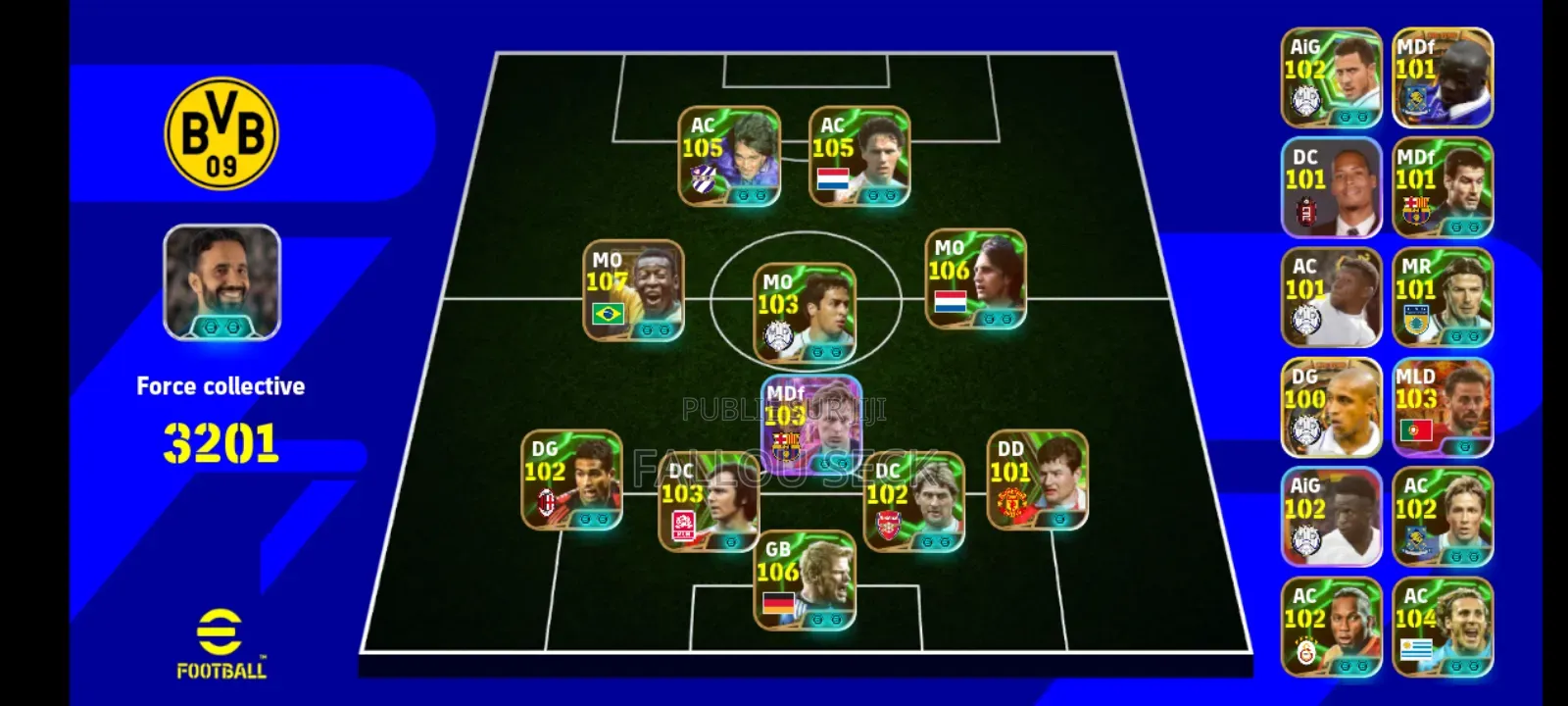Screen dimensions: 1568x706
Task: Select the AC 105 card with Netherlands flag
Action: pos(859,157)
